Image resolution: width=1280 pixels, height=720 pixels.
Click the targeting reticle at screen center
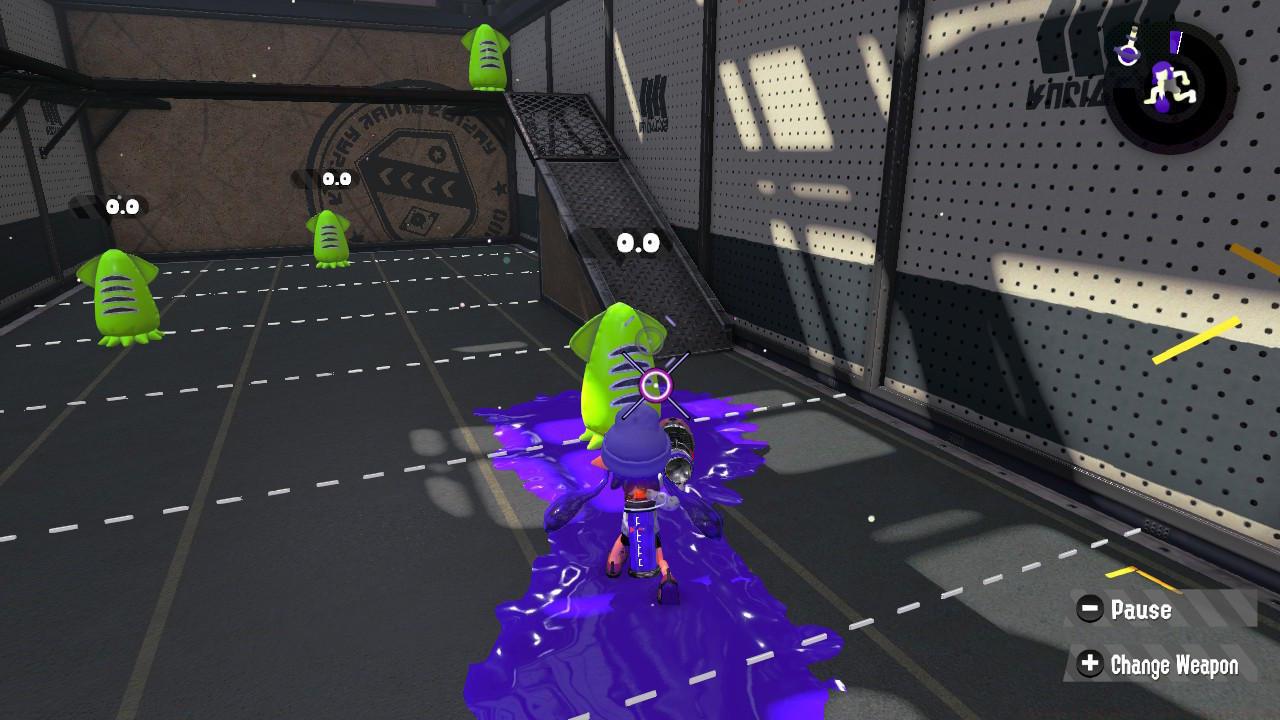click(657, 383)
